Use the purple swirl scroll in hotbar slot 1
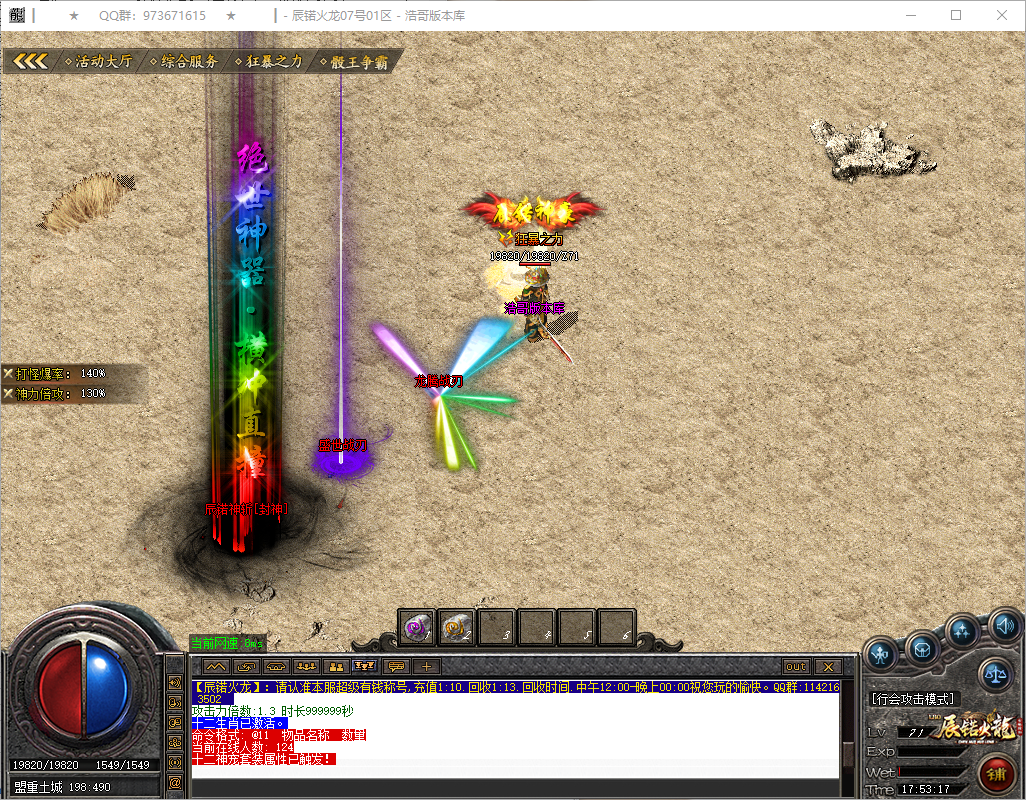This screenshot has height=800, width=1026. point(417,628)
